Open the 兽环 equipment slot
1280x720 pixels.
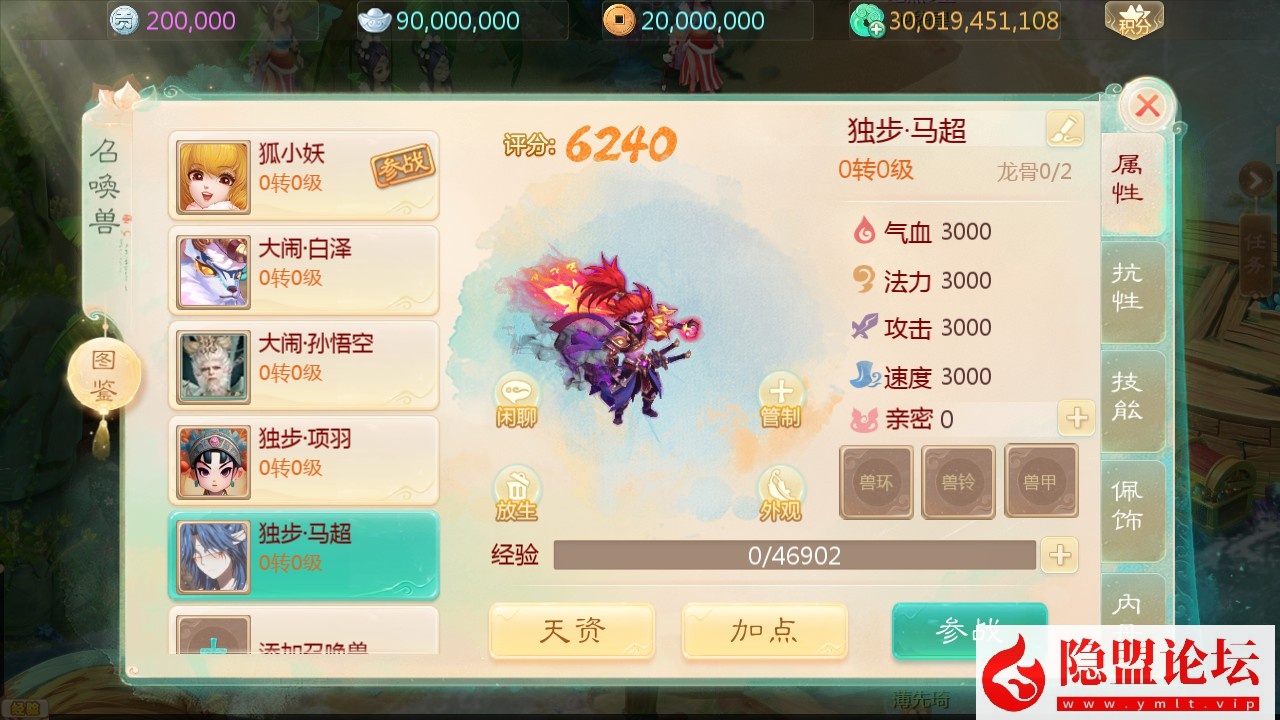pyautogui.click(x=876, y=481)
